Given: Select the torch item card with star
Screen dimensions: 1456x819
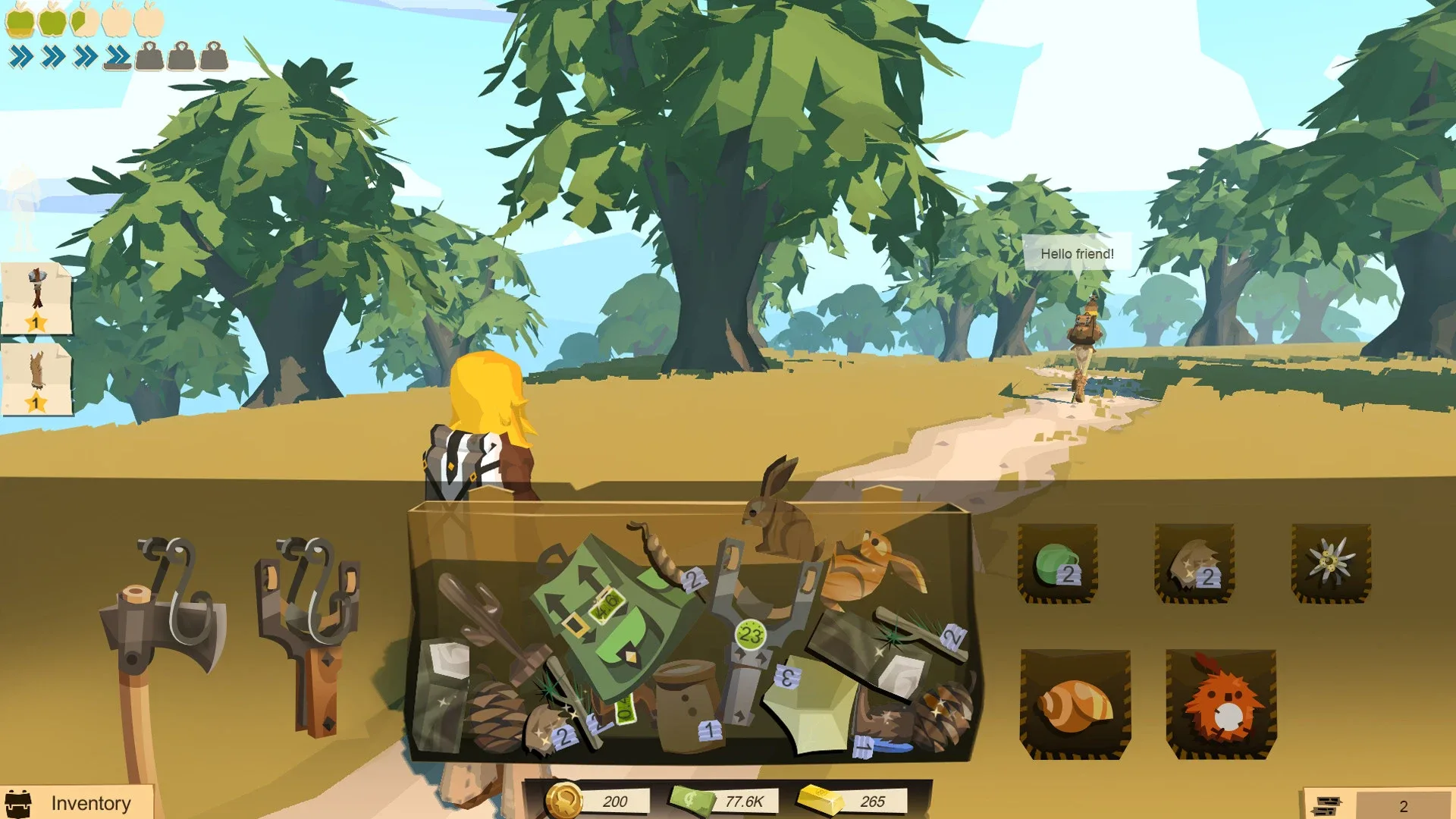Looking at the screenshot, I should point(38,296).
